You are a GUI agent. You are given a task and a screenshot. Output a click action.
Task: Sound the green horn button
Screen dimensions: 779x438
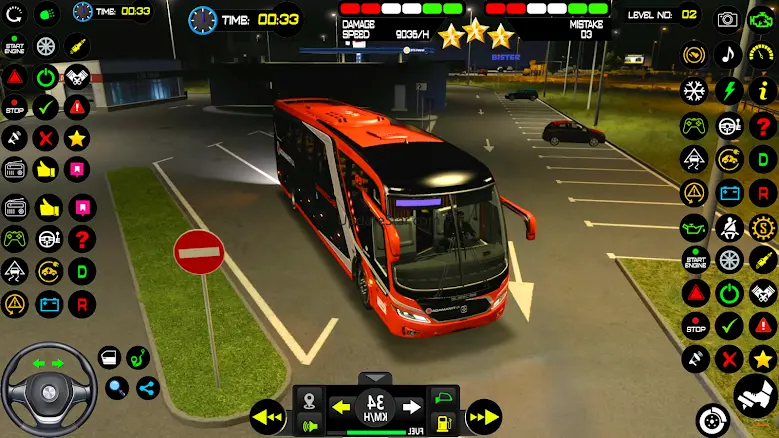pos(310,424)
